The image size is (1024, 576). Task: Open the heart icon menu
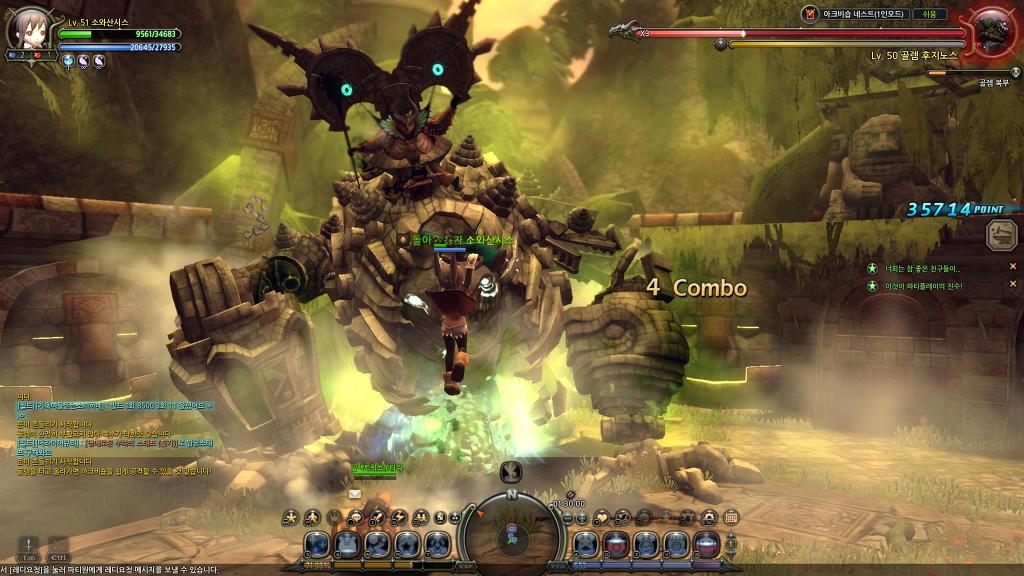coord(601,517)
